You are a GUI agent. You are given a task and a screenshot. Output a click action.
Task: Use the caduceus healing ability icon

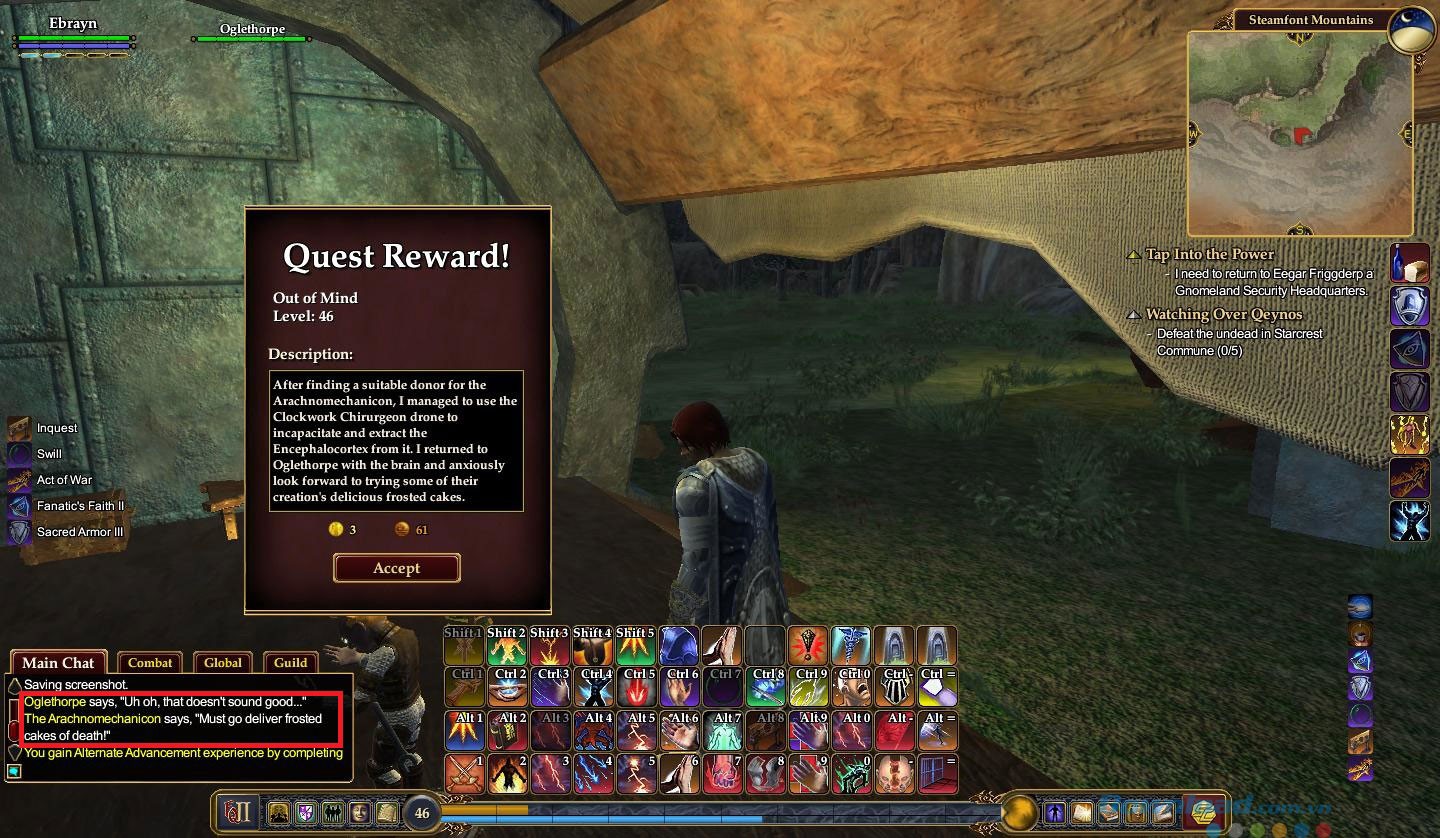(851, 646)
